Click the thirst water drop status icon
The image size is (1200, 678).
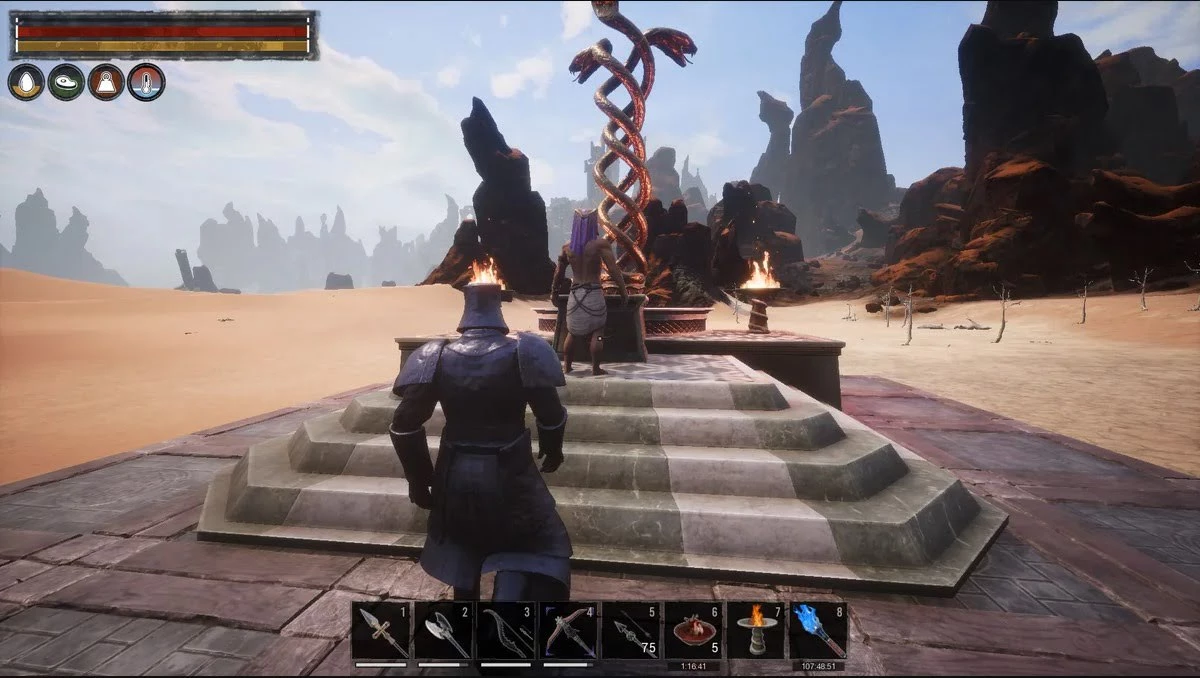coord(26,82)
